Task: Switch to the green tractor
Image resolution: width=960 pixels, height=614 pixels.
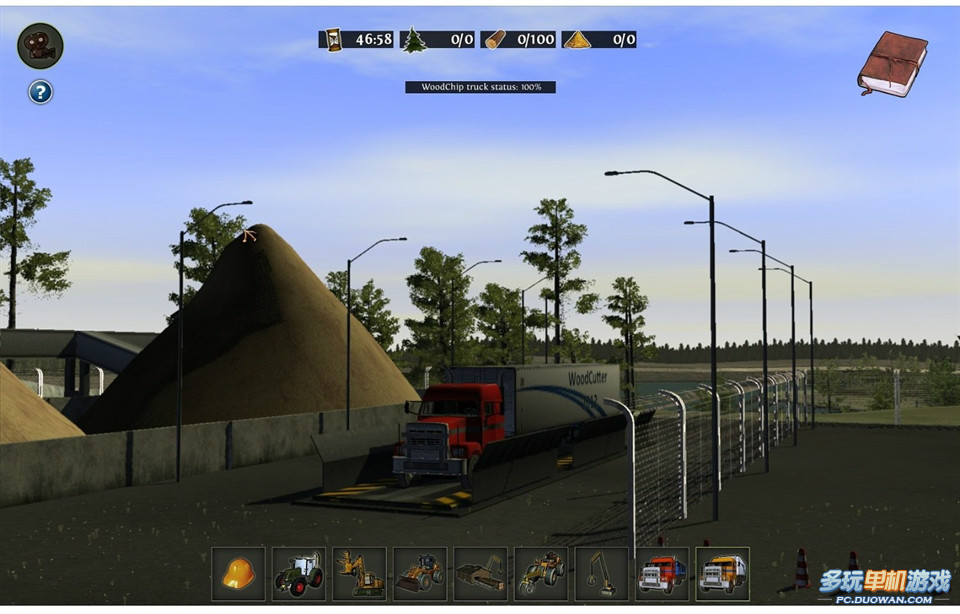Action: pos(299,573)
